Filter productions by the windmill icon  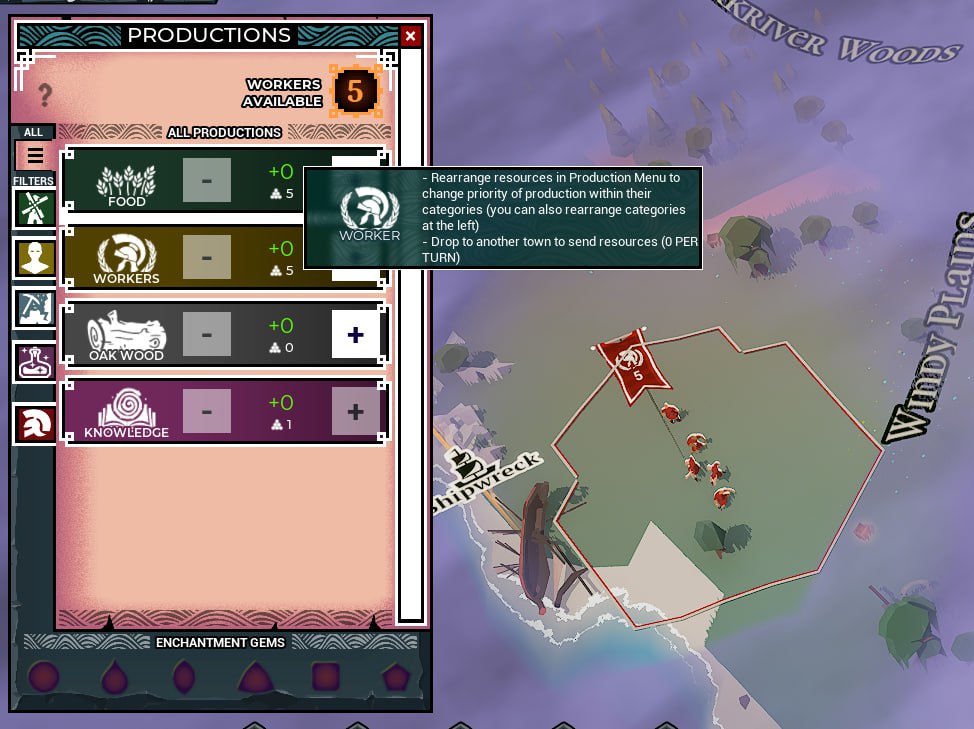(x=35, y=208)
